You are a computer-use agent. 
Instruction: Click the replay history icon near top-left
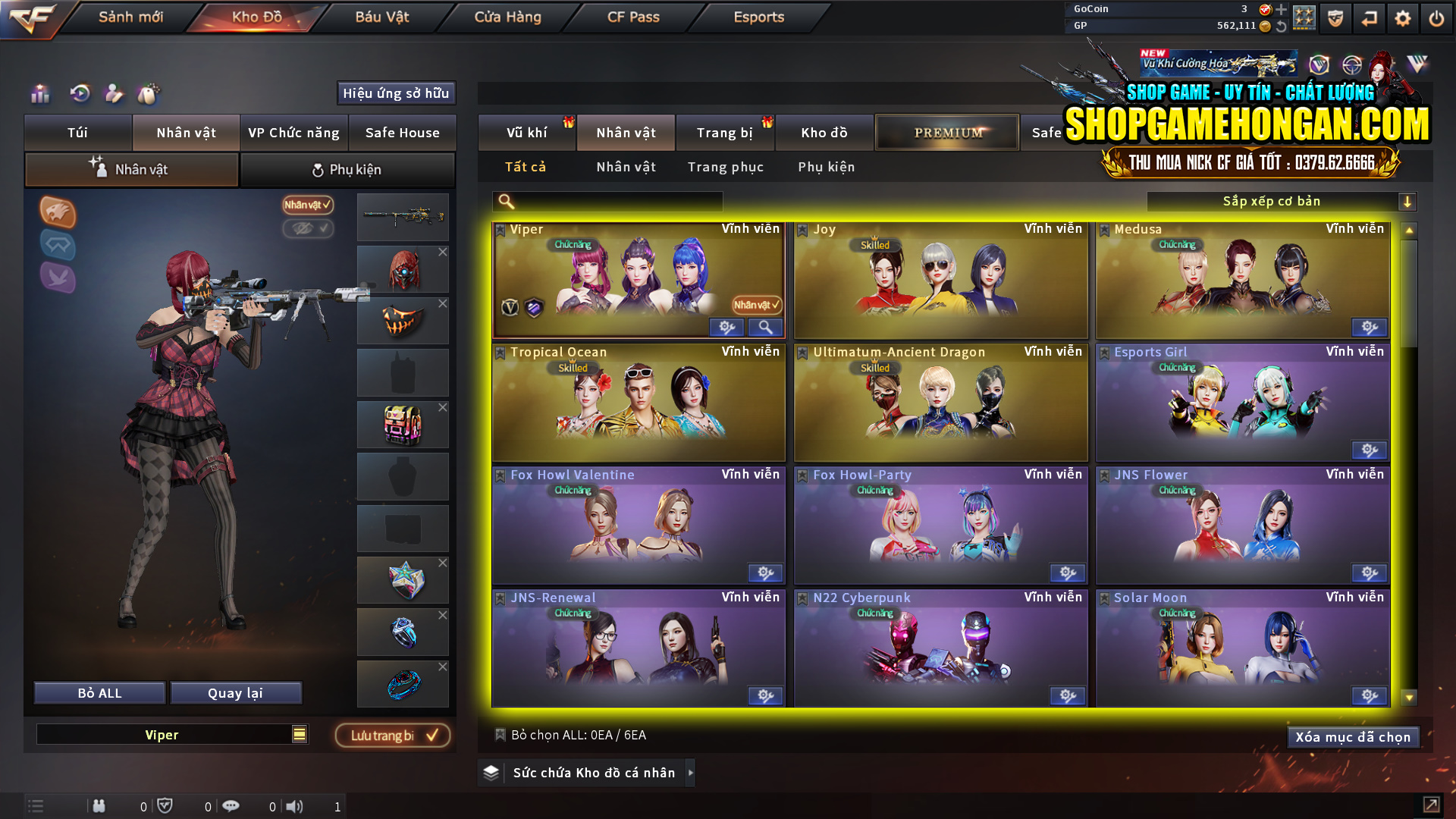(78, 94)
